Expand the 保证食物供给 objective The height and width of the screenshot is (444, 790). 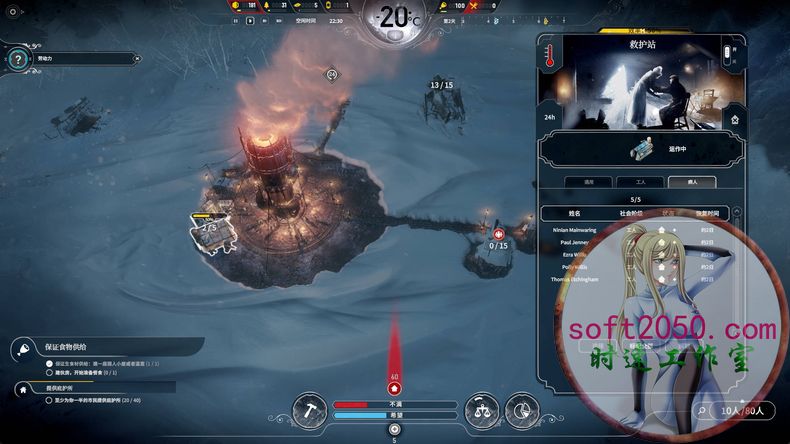pyautogui.click(x=22, y=348)
